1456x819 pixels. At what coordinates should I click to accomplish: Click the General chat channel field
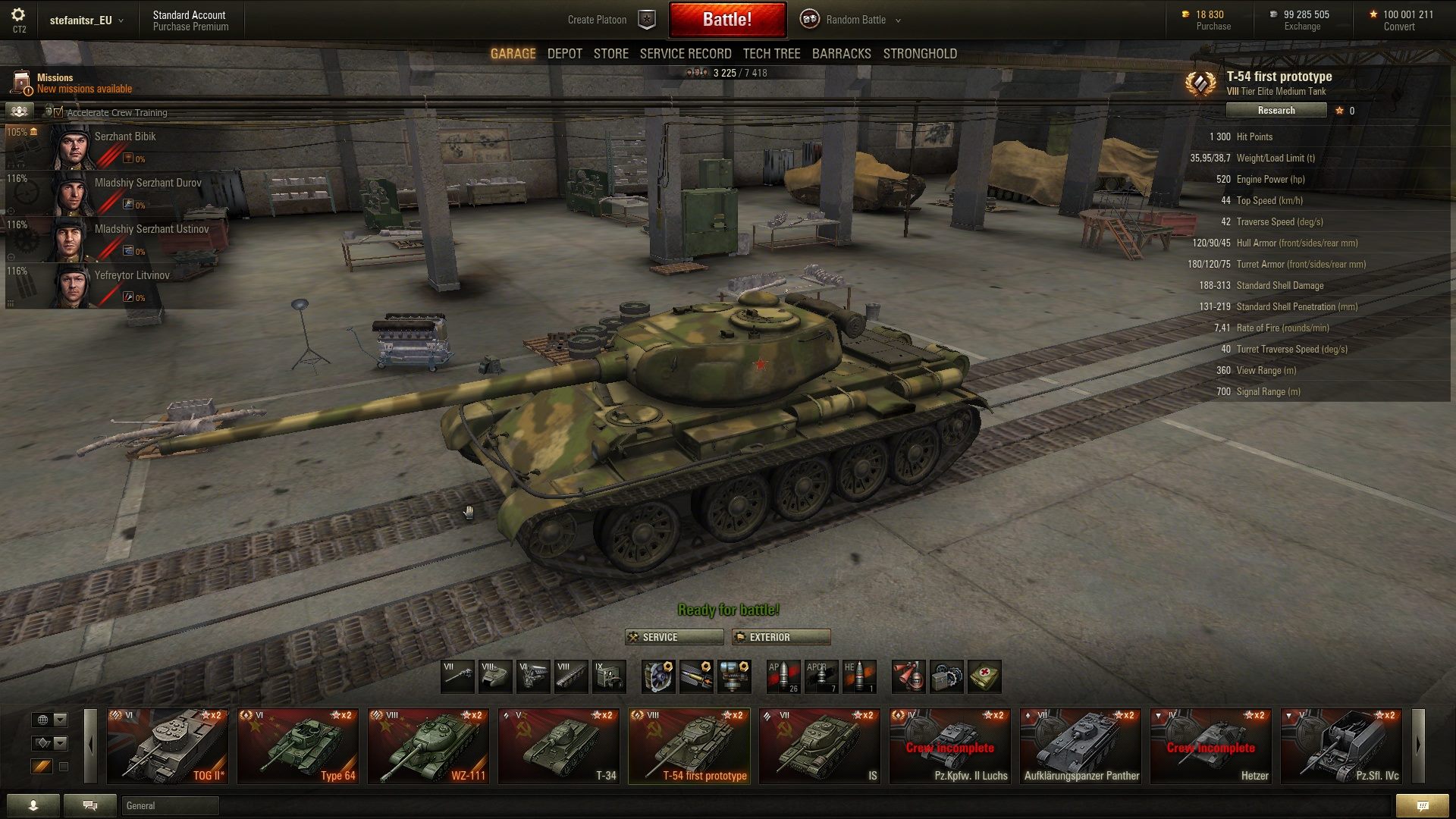(x=170, y=805)
